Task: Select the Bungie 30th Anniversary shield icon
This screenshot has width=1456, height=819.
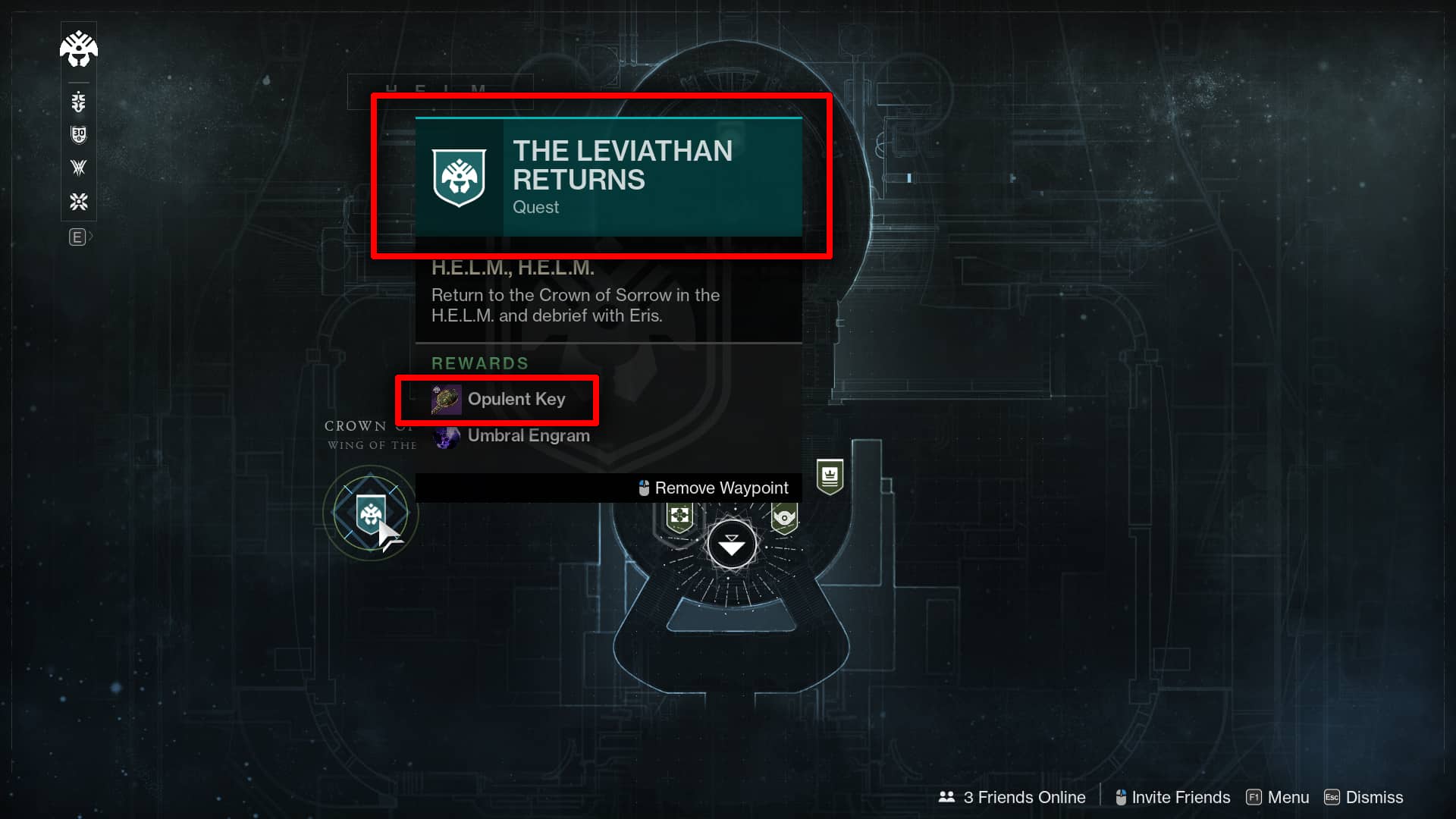Action: [78, 134]
